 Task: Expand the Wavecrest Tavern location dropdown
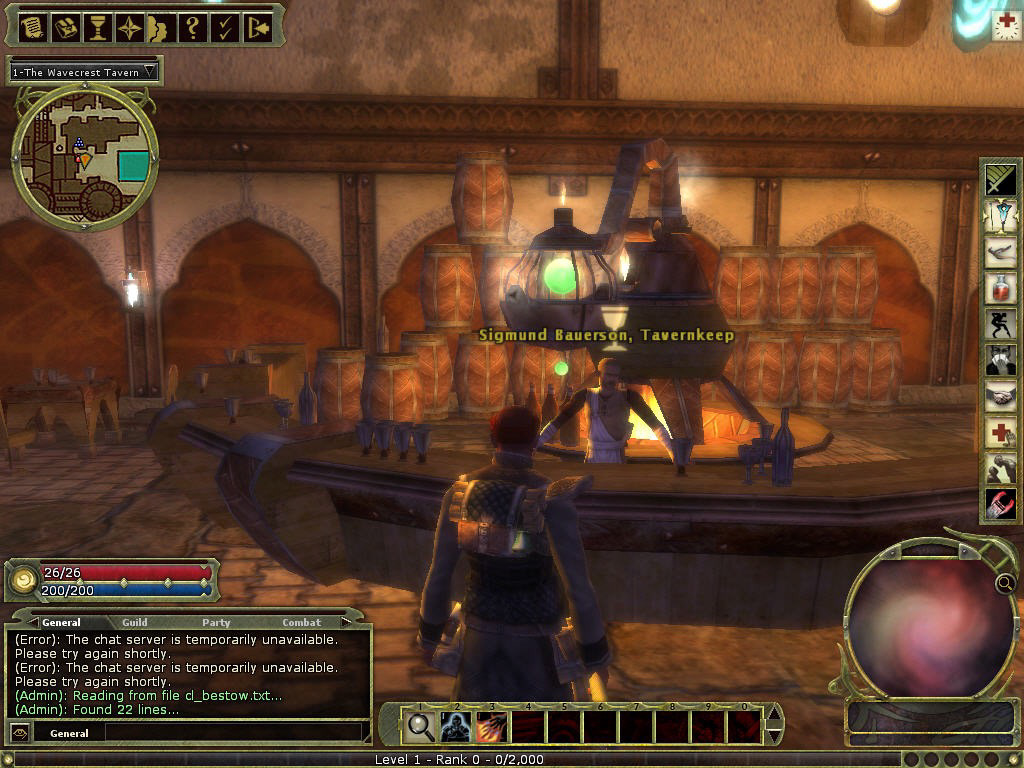point(150,72)
